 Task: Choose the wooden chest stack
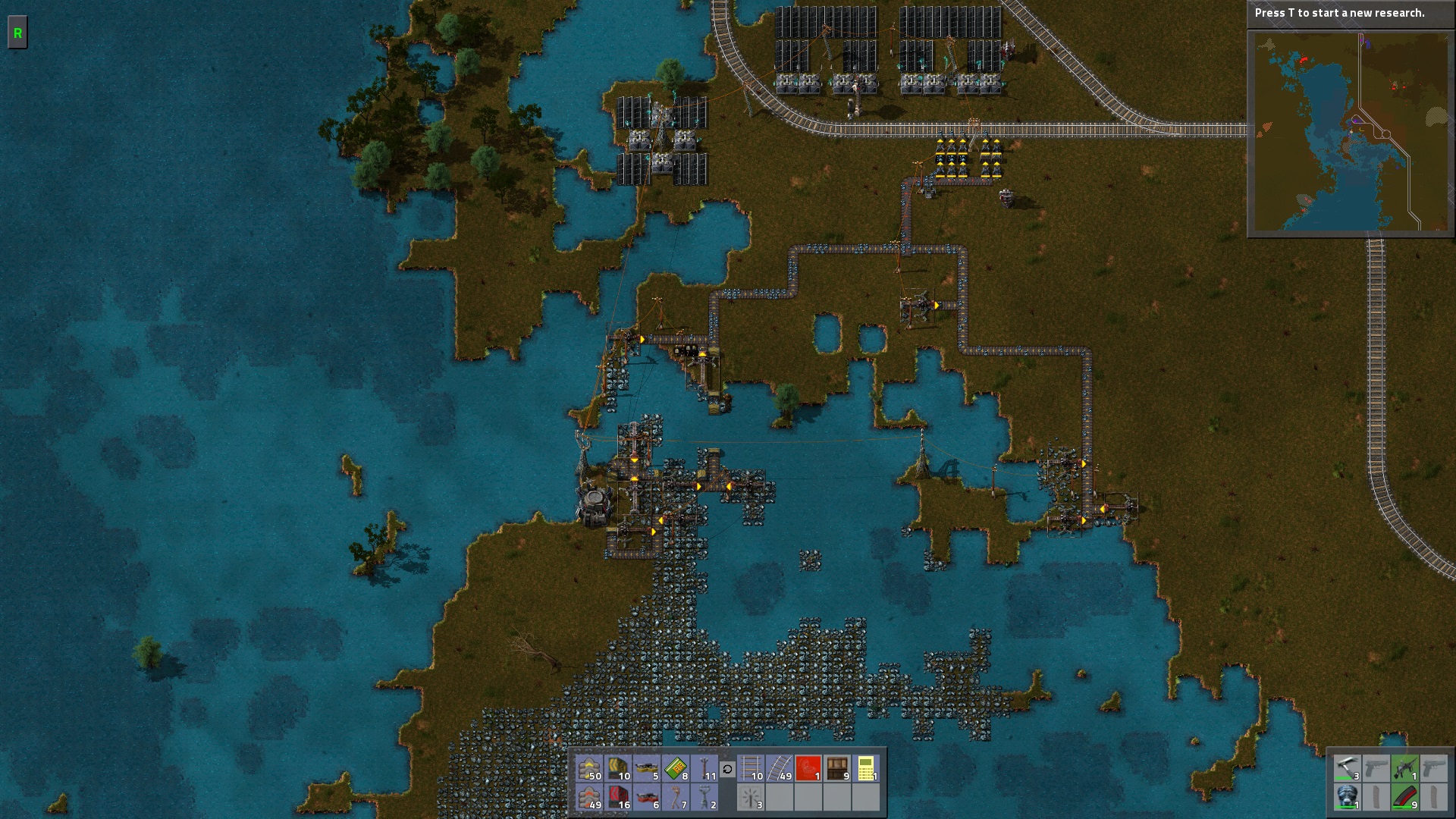pyautogui.click(x=837, y=769)
